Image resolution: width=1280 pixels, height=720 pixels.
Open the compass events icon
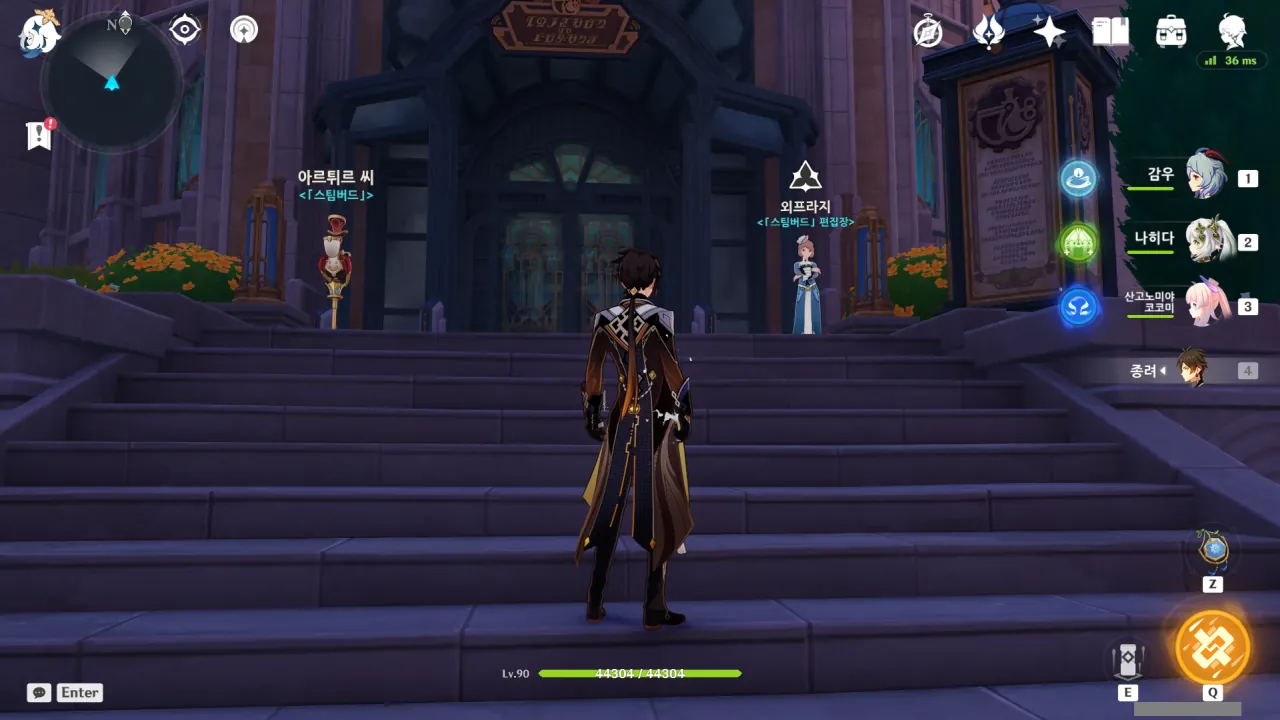point(928,32)
